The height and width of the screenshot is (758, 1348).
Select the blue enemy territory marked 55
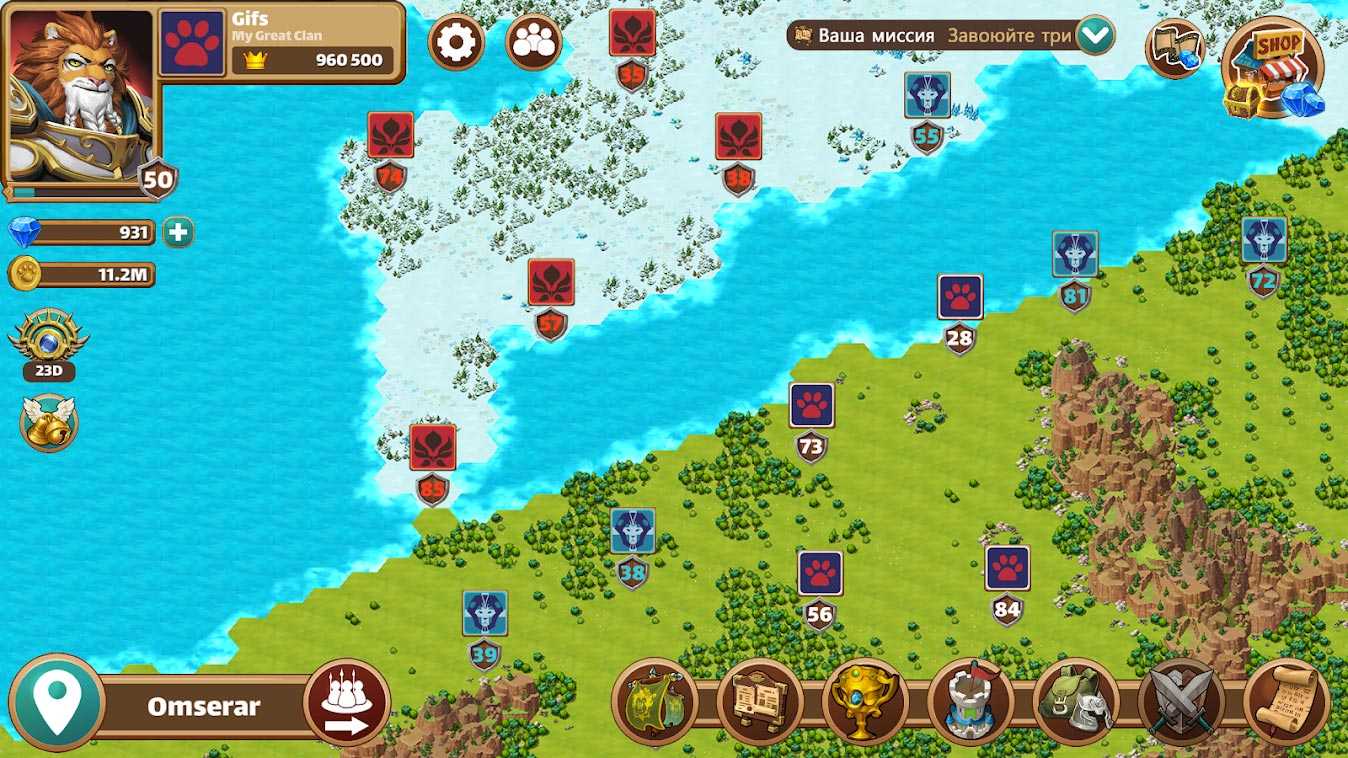[927, 96]
